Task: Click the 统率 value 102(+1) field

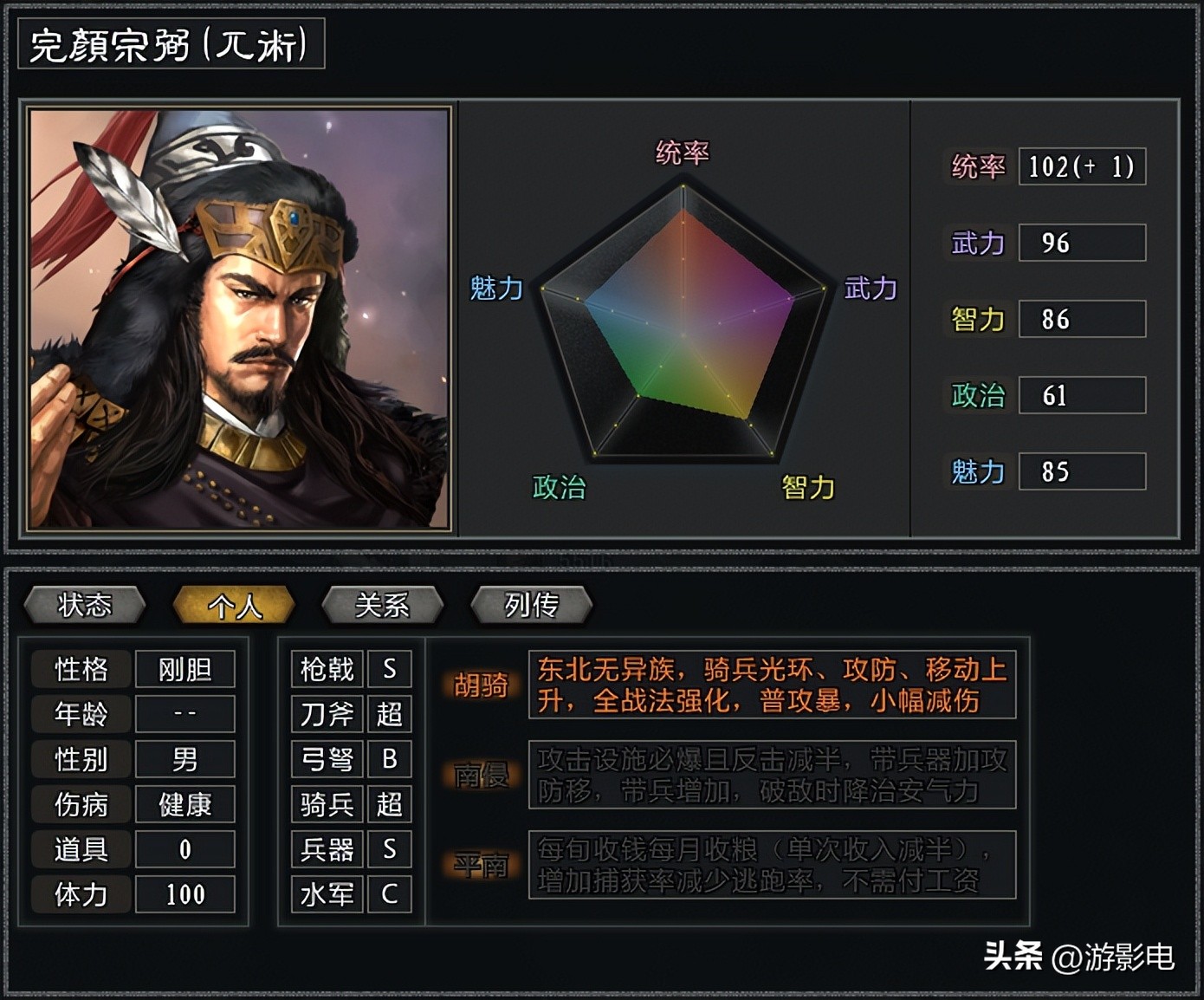Action: [1081, 167]
